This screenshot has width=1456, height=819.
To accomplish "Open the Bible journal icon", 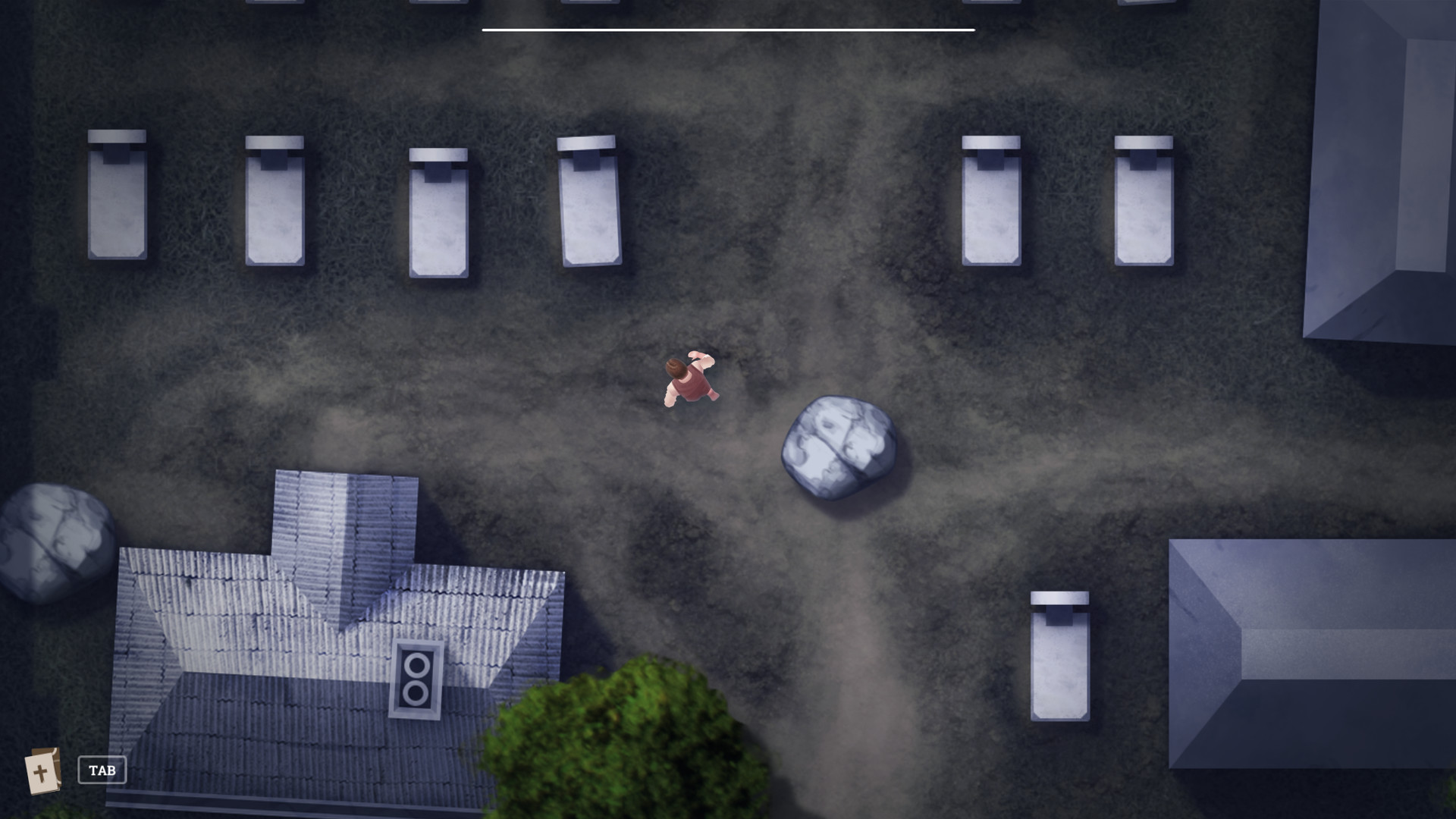I will (x=43, y=770).
